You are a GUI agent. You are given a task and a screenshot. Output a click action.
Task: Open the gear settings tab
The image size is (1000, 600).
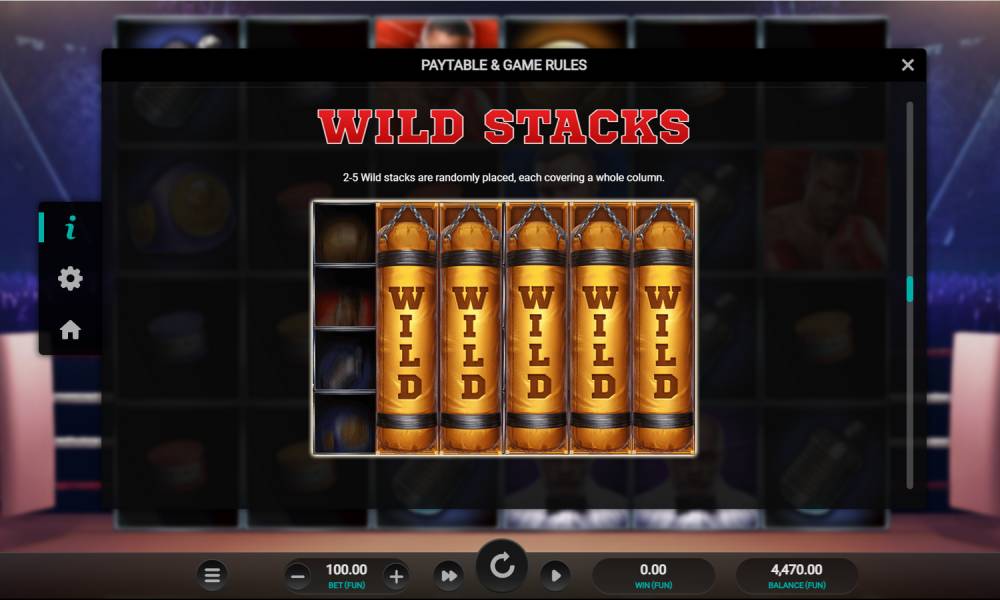70,279
